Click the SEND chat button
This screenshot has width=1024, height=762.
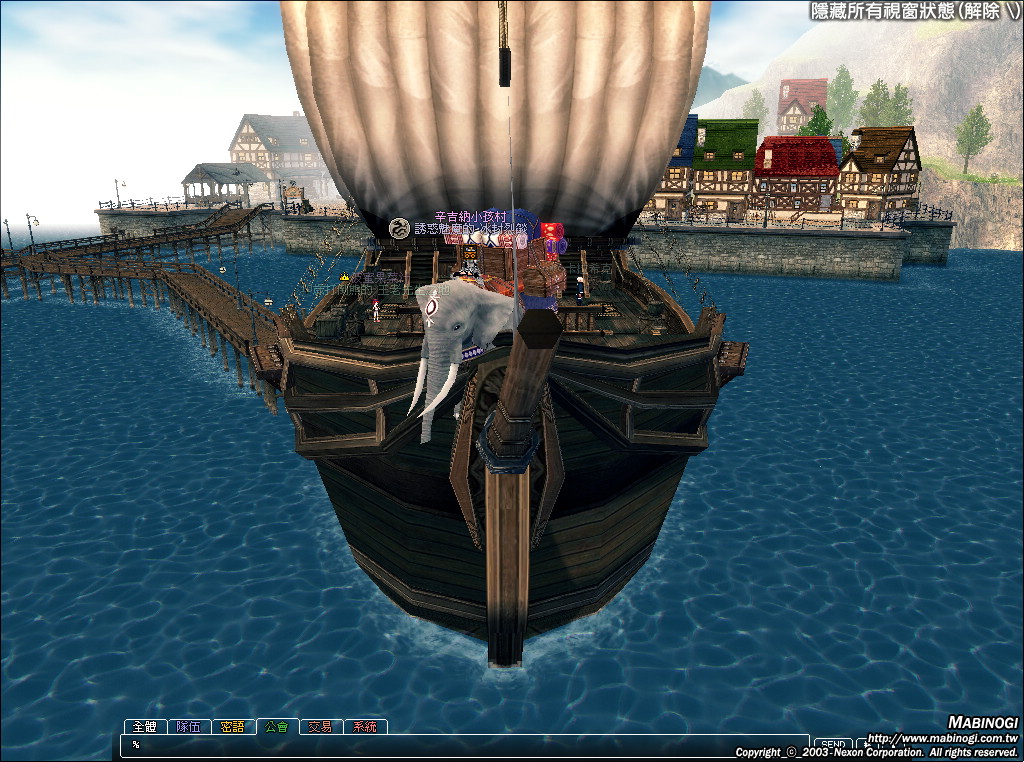coord(832,745)
